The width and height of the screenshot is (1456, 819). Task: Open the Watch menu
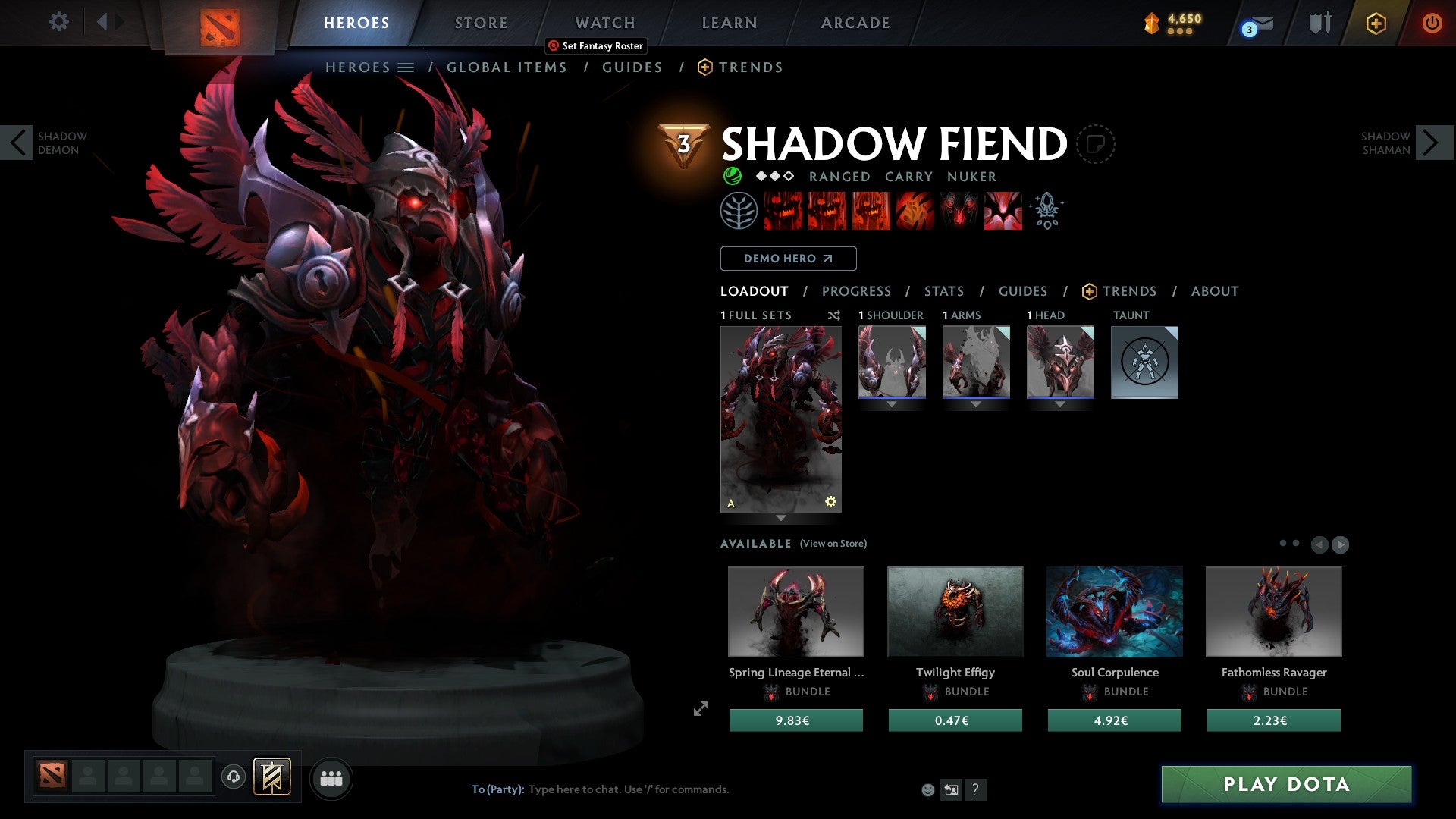click(604, 23)
